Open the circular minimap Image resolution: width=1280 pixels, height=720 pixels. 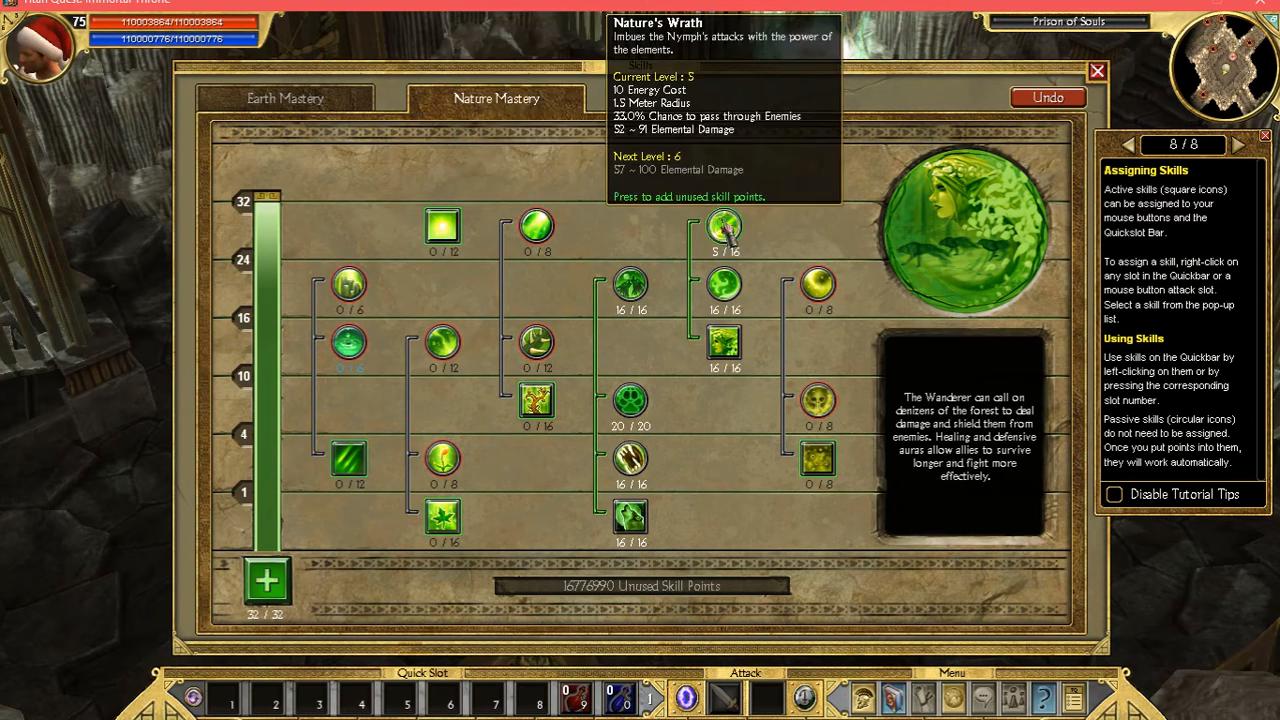click(1222, 65)
